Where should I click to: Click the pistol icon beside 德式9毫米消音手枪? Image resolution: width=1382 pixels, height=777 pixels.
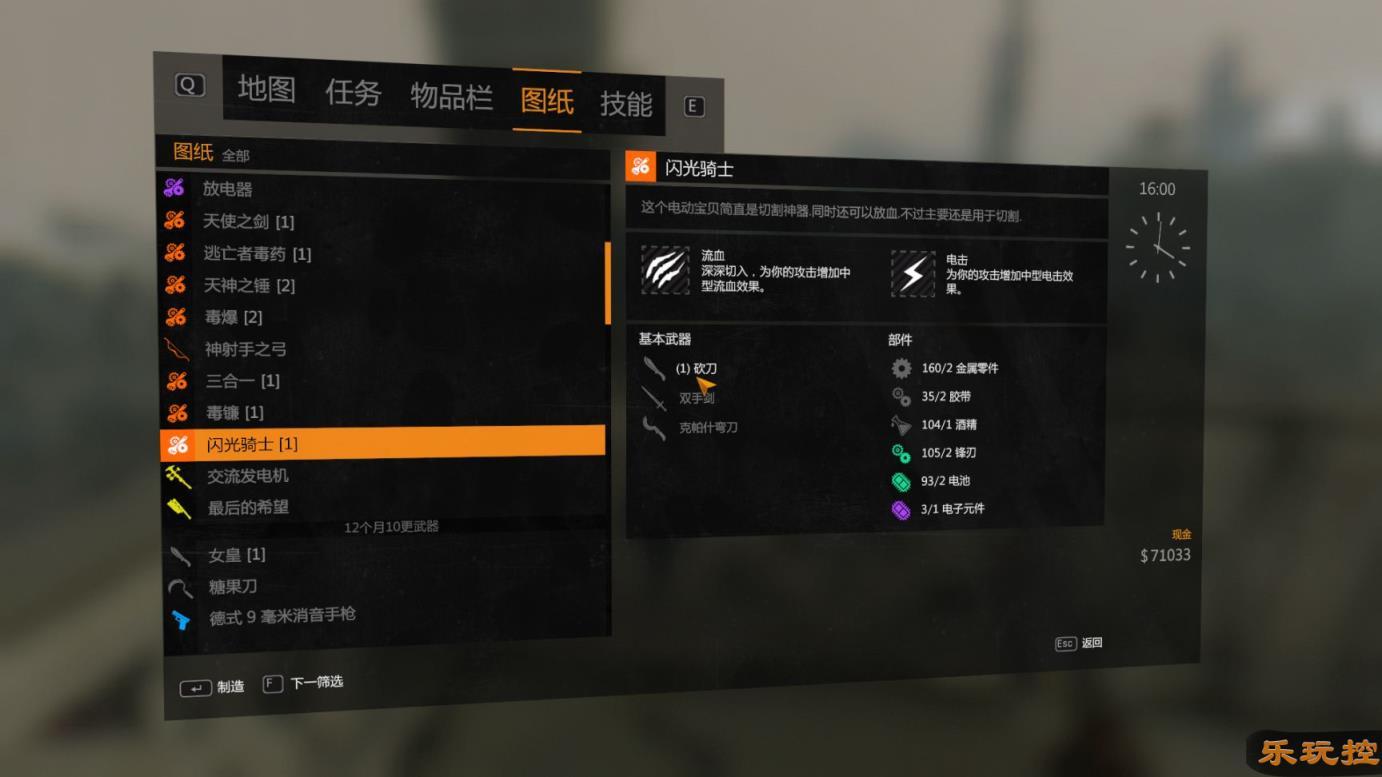tap(184, 617)
